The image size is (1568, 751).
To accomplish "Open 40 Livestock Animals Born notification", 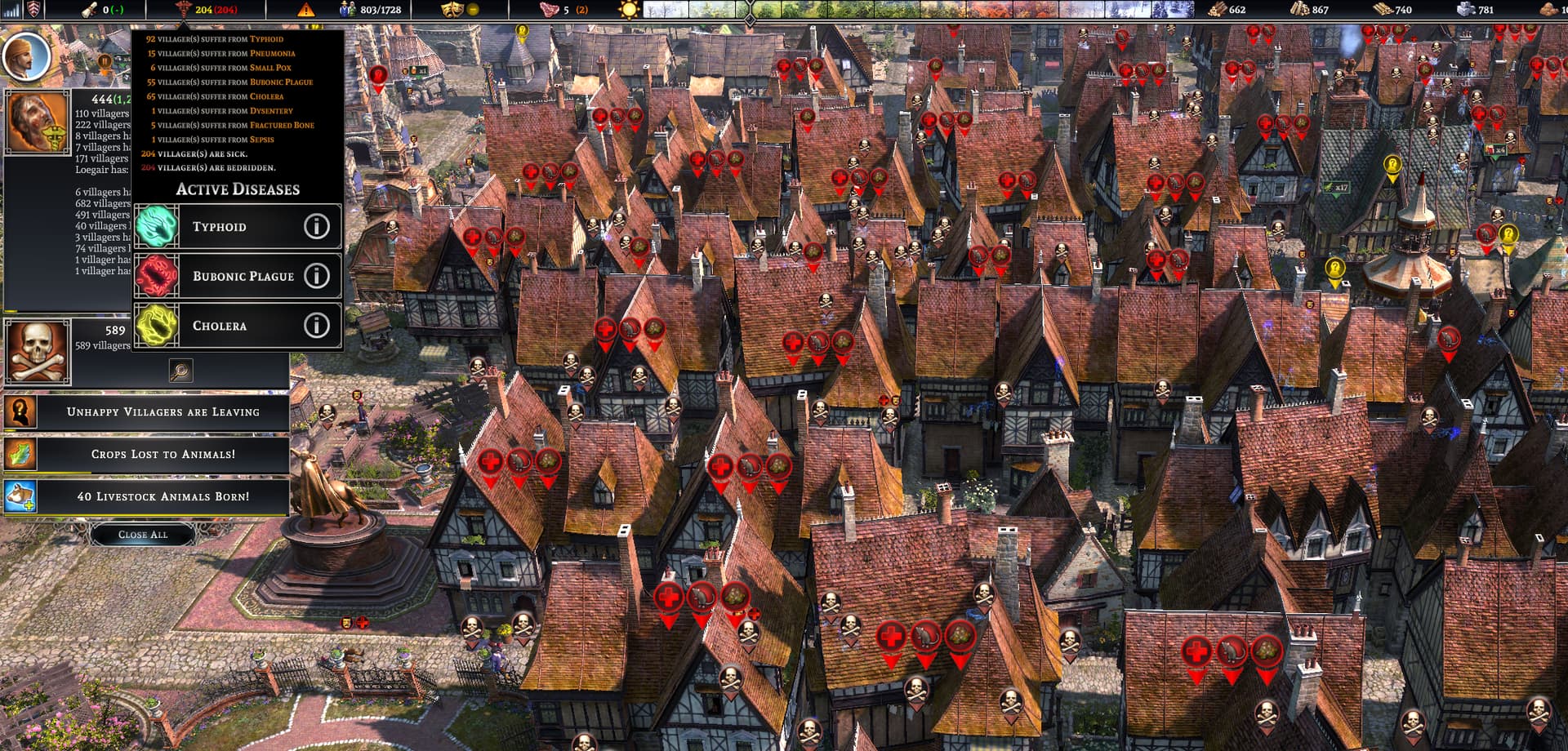I will tap(163, 496).
